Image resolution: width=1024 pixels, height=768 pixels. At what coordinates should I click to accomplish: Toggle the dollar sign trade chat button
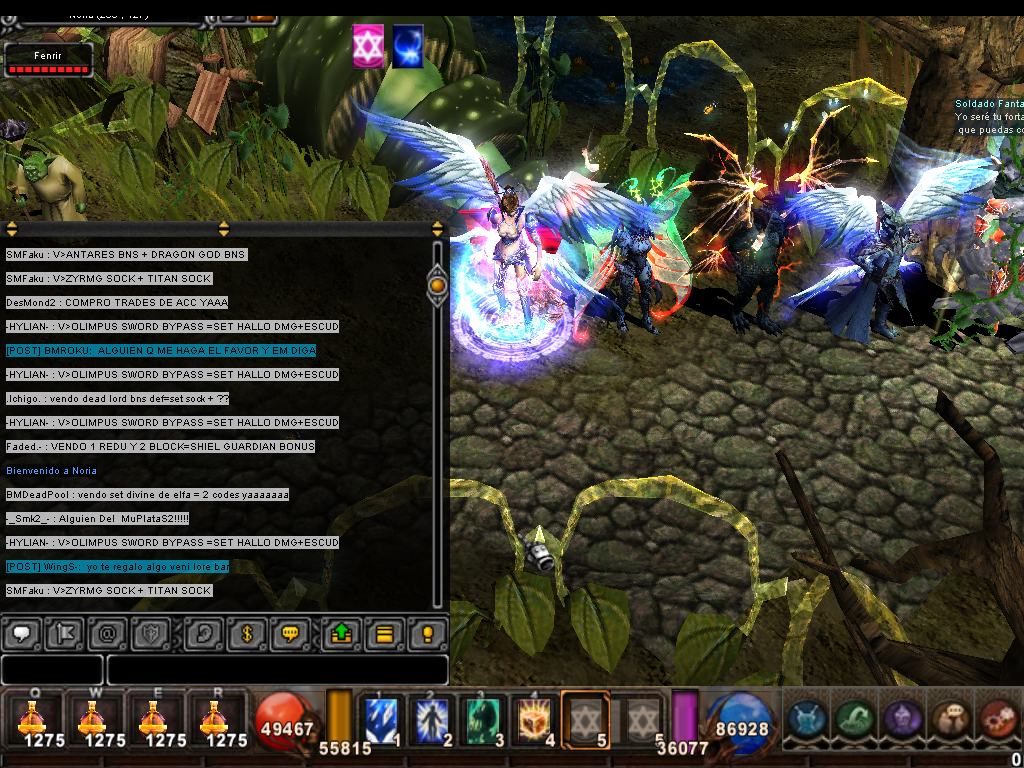tap(246, 633)
